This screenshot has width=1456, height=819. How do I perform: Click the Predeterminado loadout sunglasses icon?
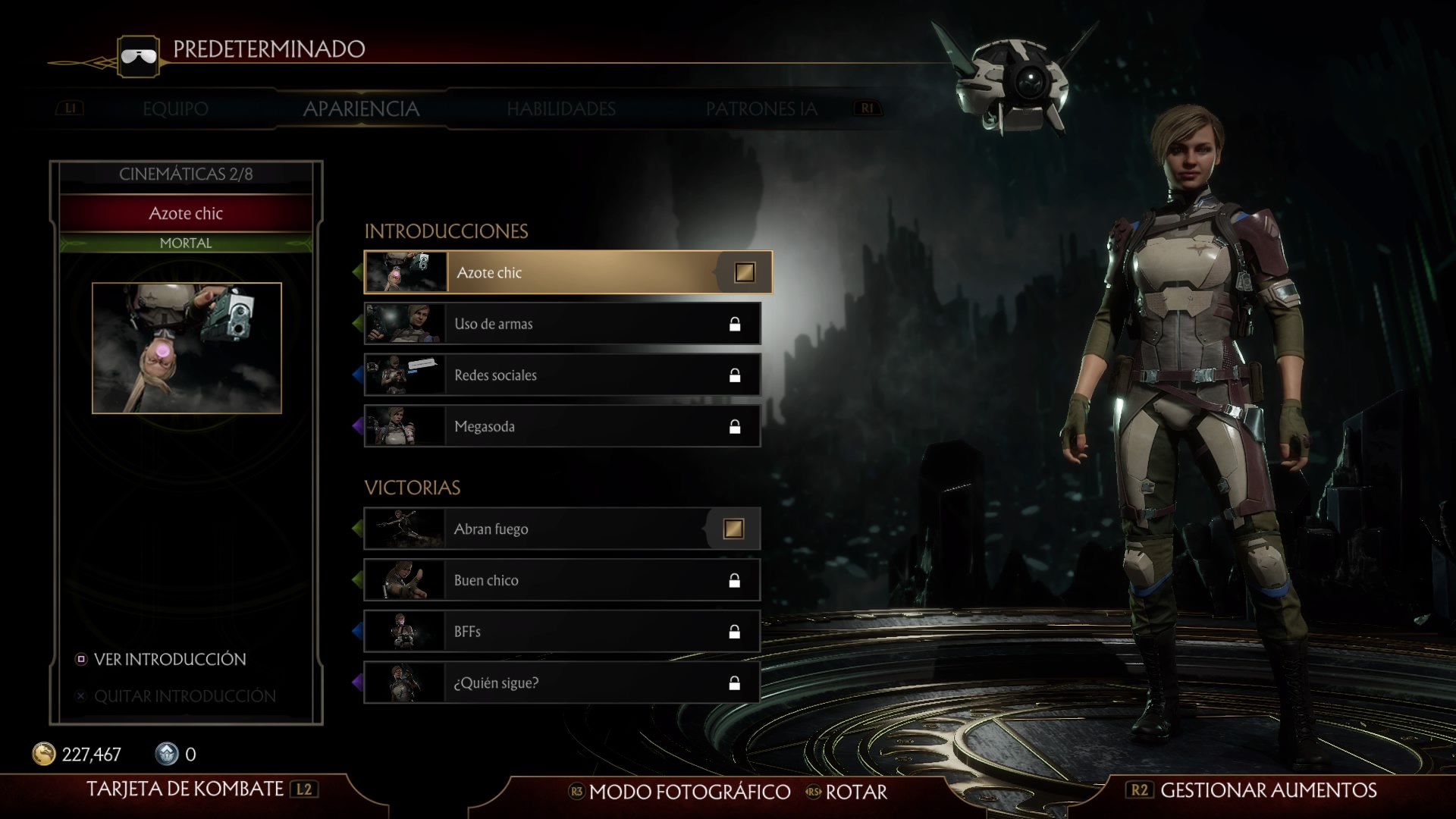pos(139,56)
